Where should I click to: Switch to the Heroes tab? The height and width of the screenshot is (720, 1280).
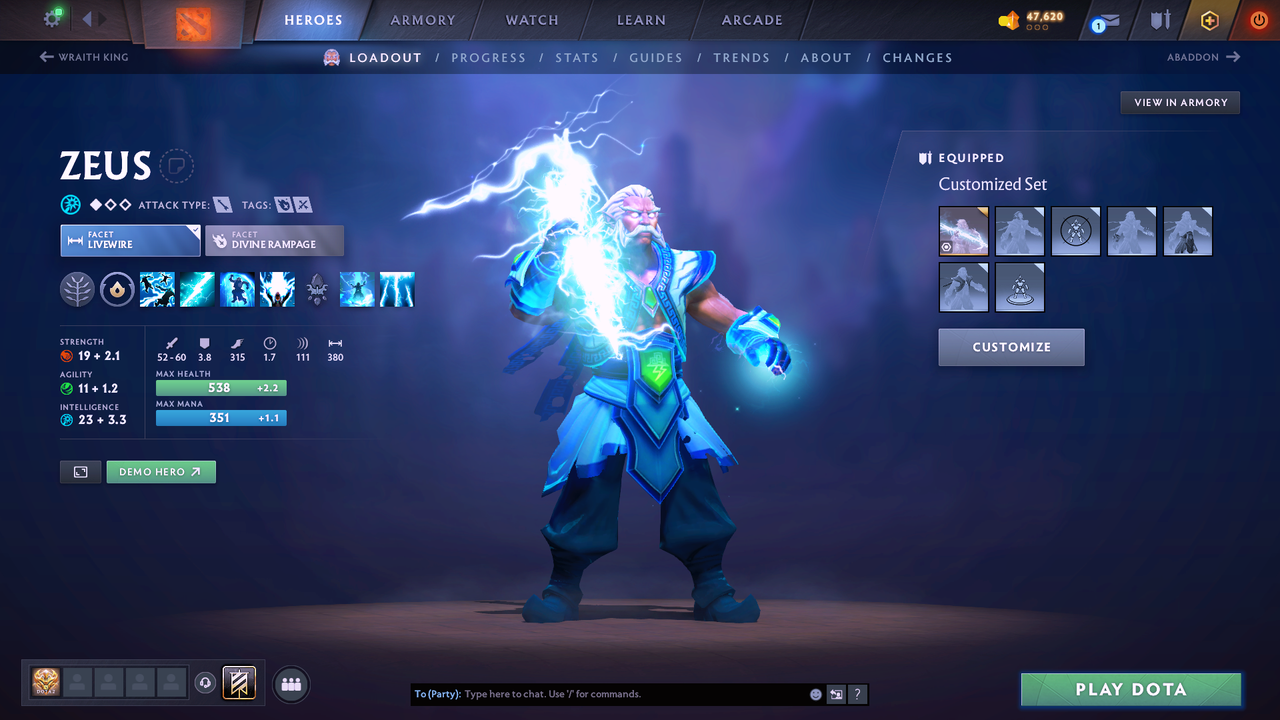pos(313,19)
